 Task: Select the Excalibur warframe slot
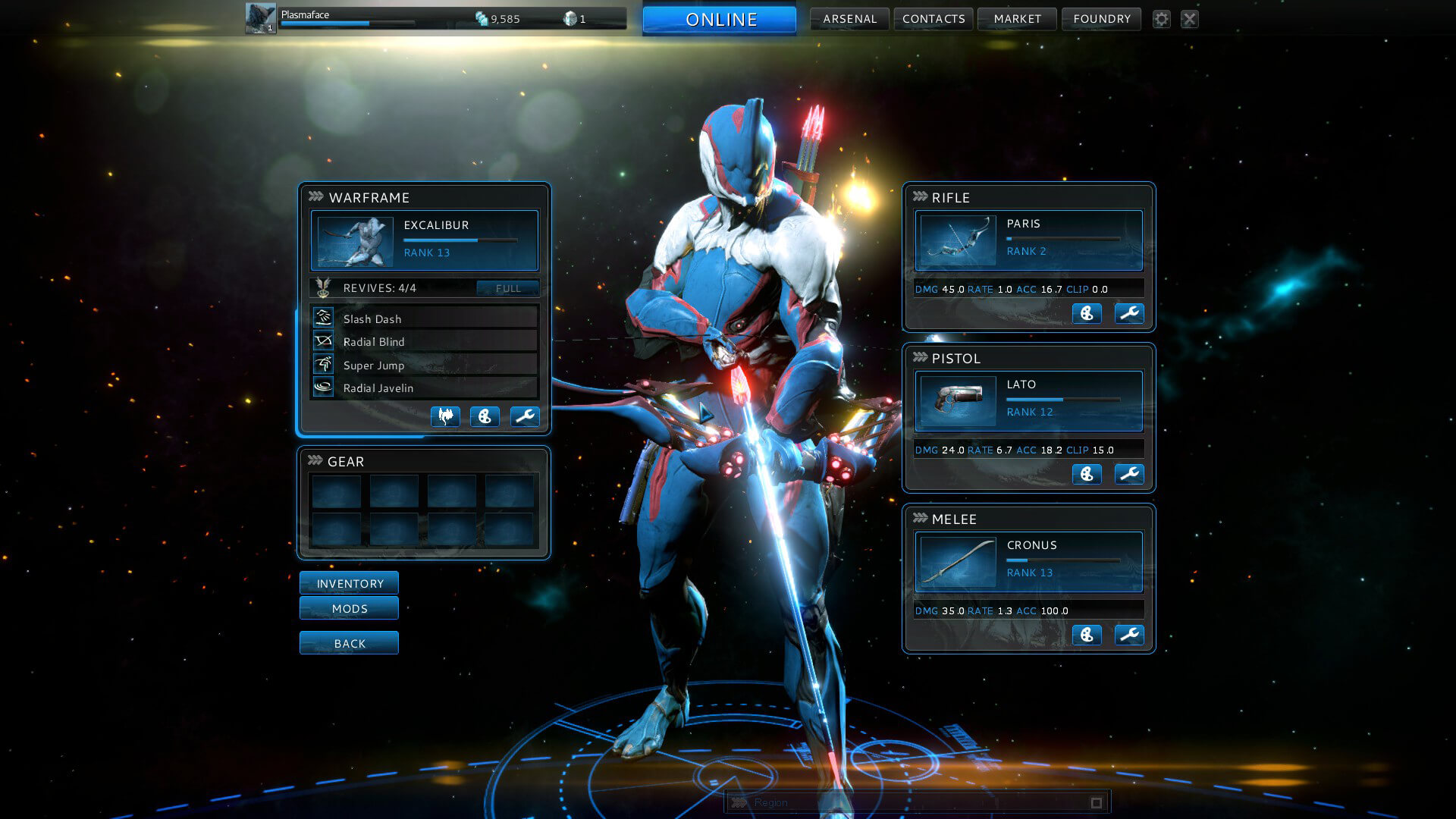[x=424, y=240]
